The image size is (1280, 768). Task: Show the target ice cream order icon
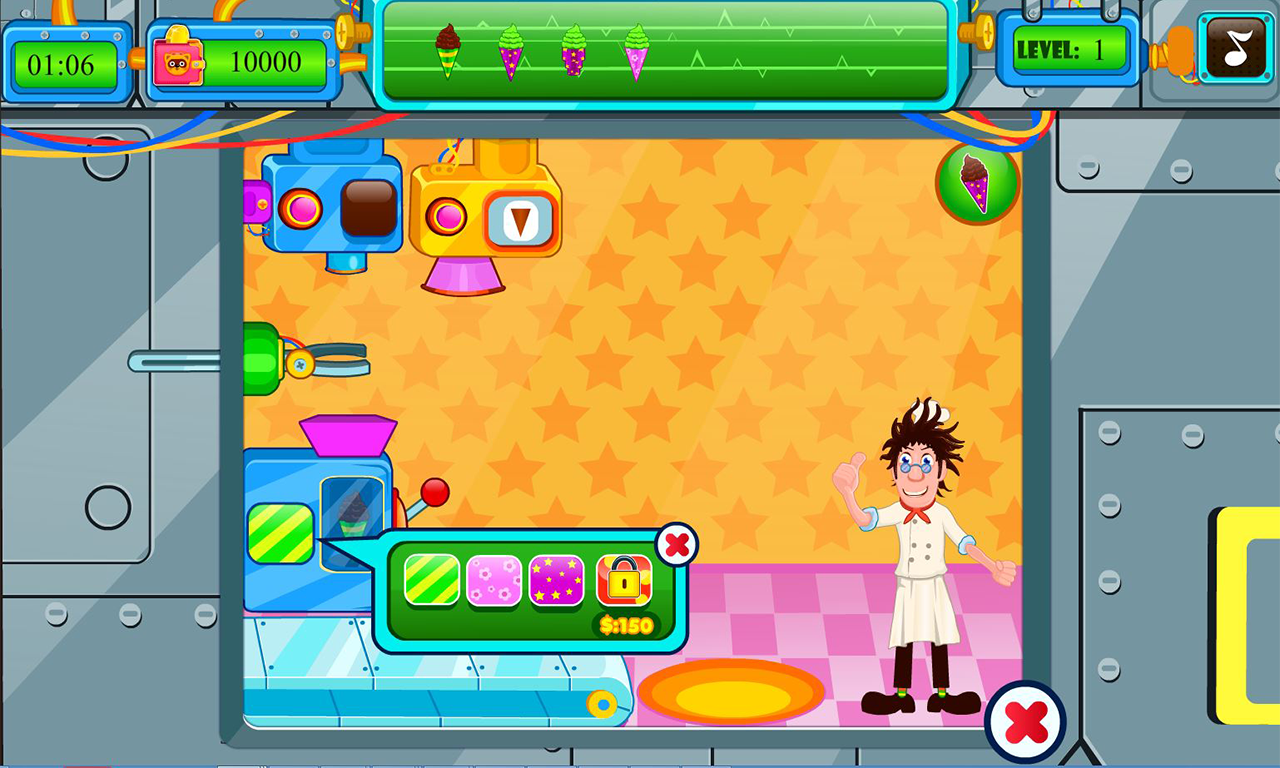click(977, 181)
